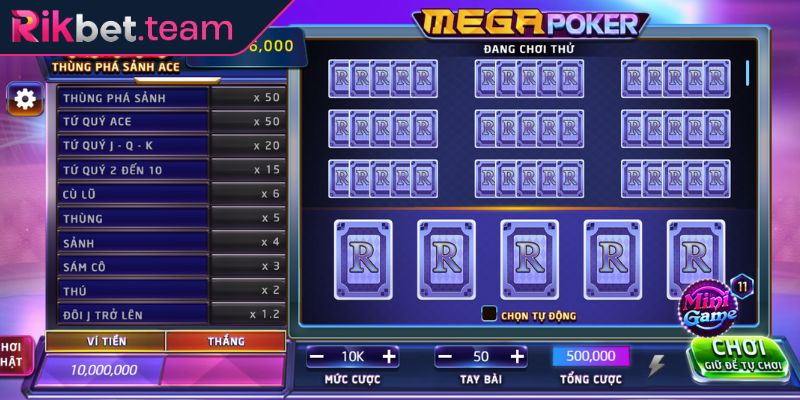This screenshot has width=800, height=400.
Task: Open the gear settings menu
Action: pos(25,98)
